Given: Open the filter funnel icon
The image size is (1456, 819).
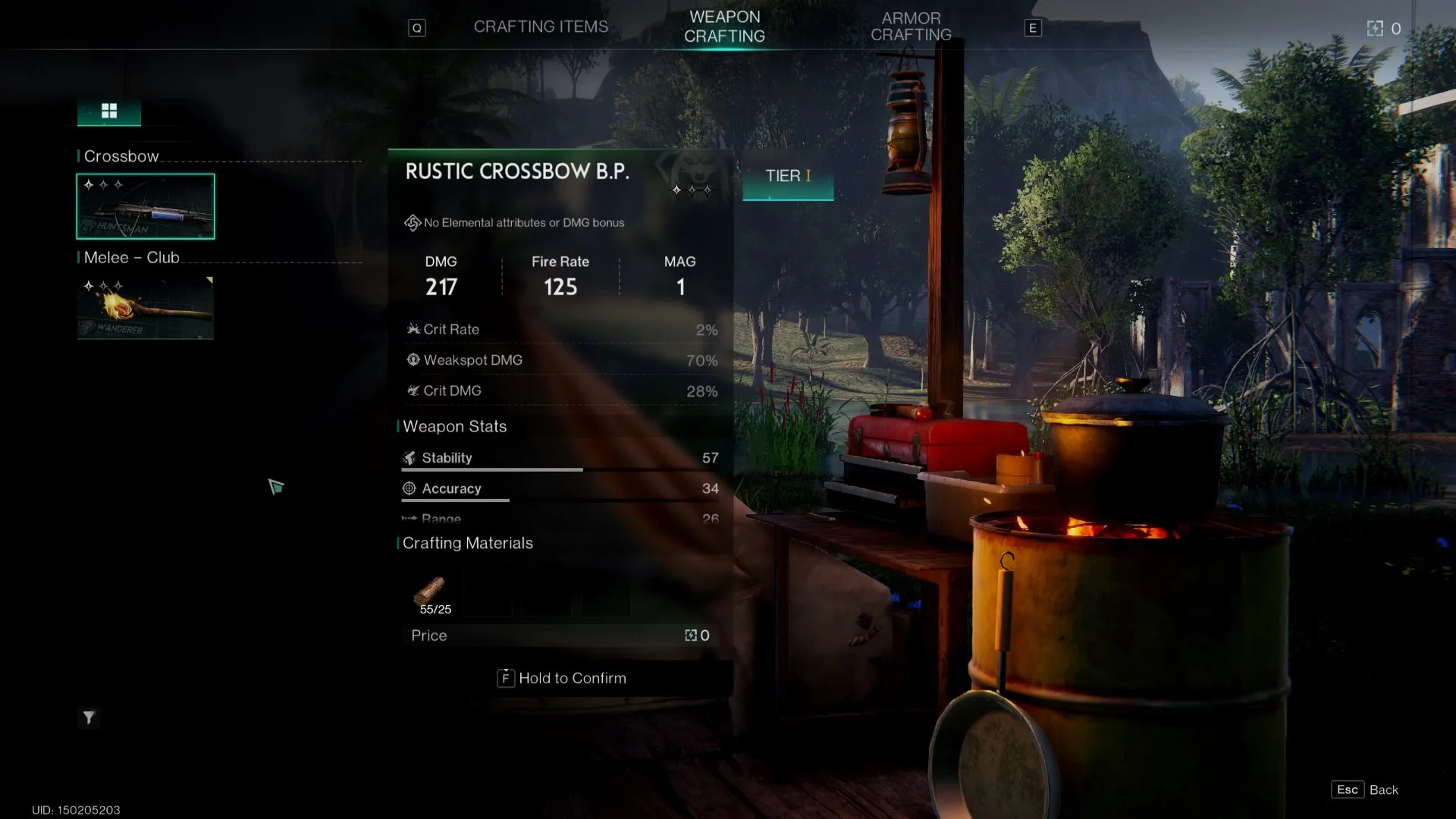Looking at the screenshot, I should click(89, 717).
